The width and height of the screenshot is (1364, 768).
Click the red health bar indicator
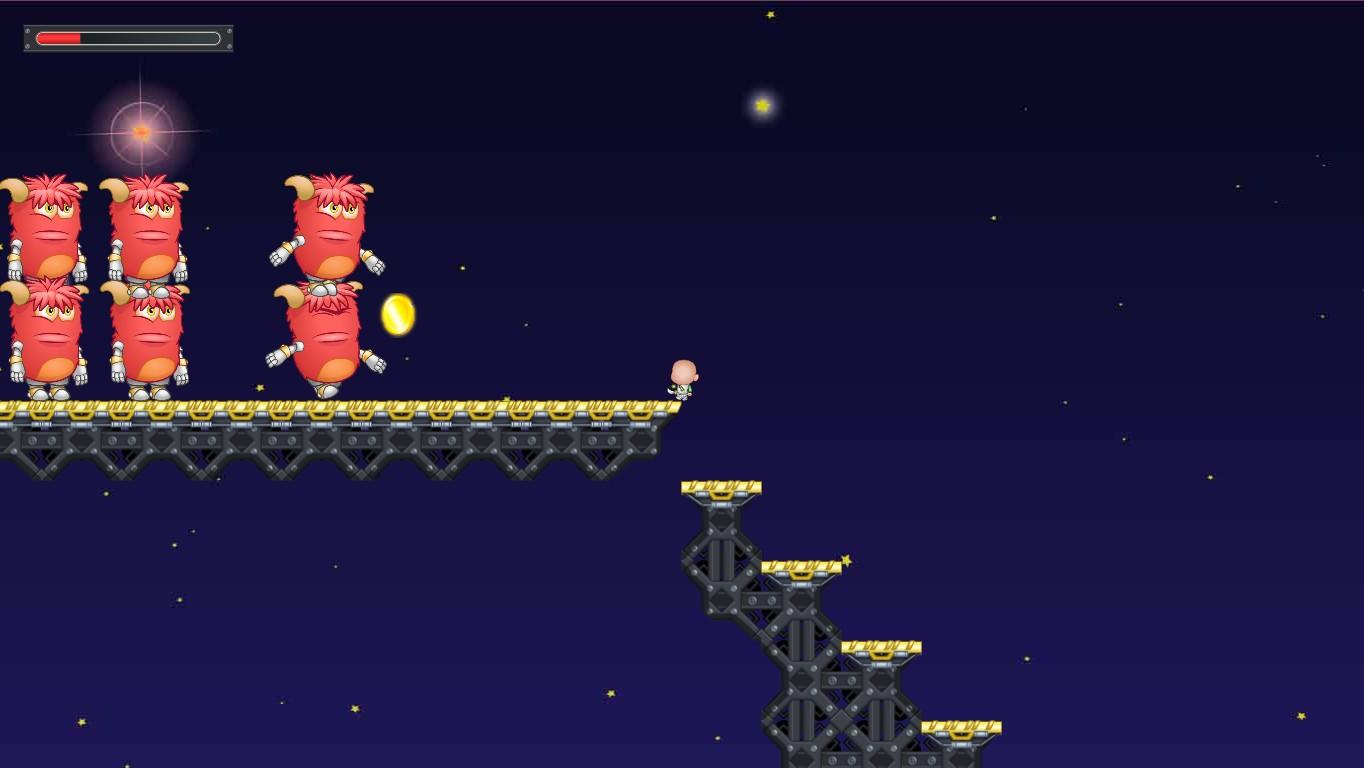coord(58,38)
